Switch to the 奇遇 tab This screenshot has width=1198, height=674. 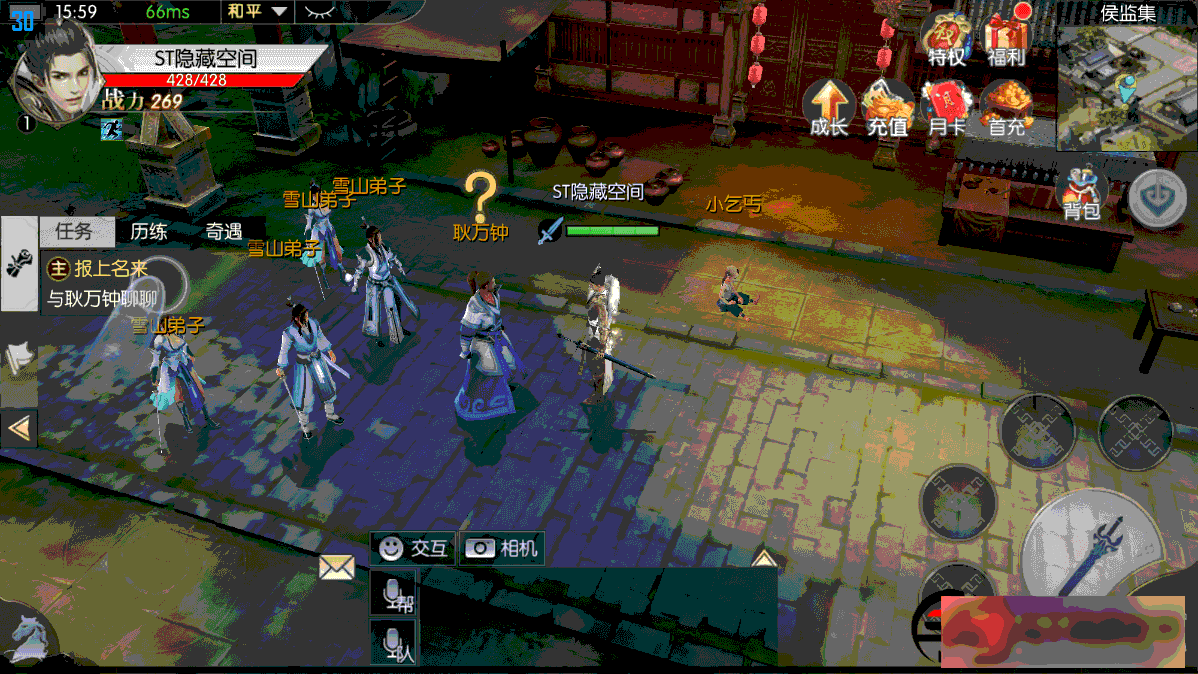point(224,232)
